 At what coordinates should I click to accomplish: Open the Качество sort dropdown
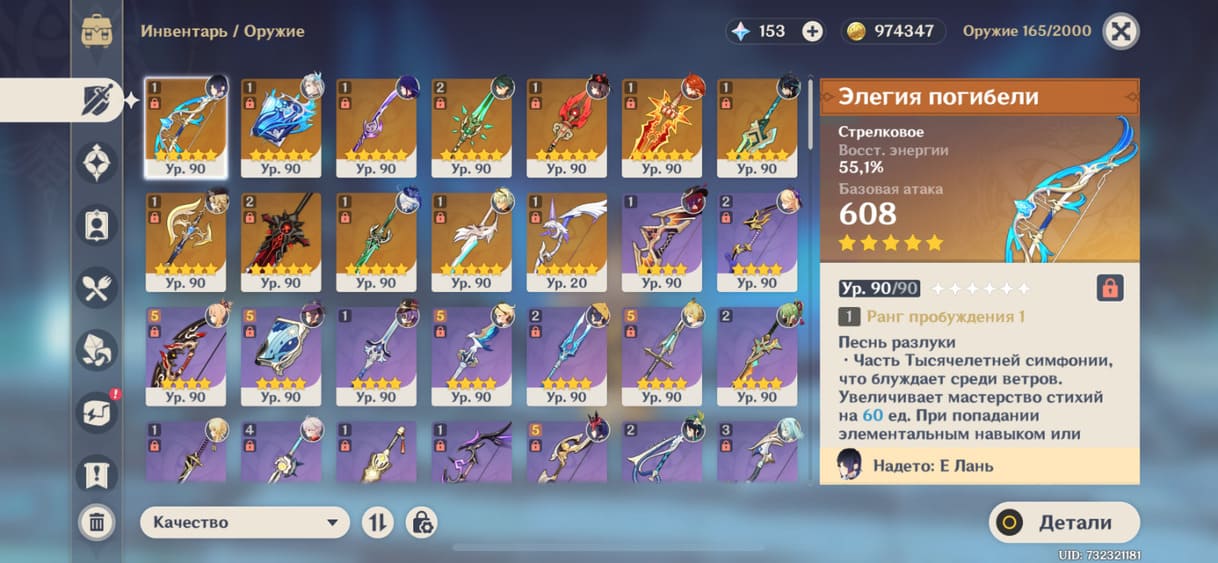pos(244,522)
